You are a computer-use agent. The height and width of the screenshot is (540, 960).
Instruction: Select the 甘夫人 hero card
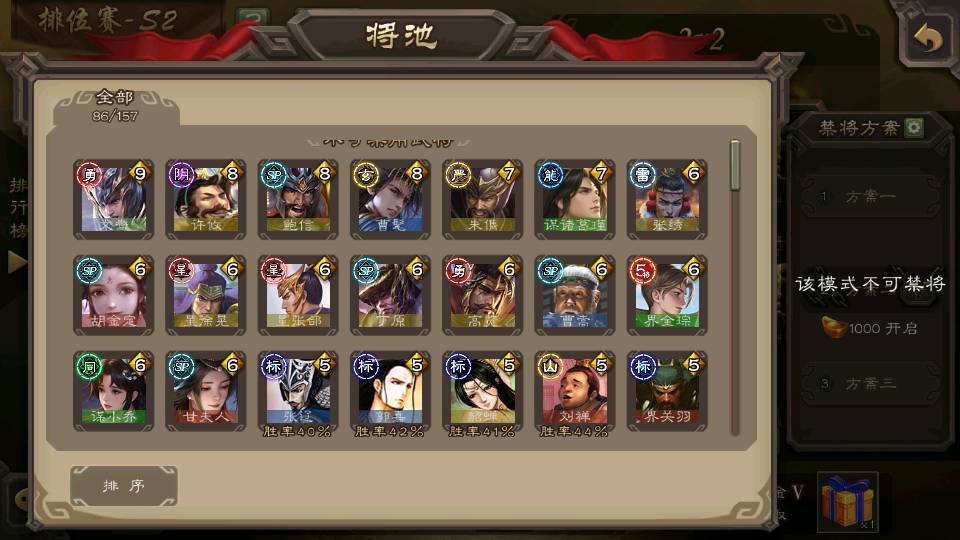(x=206, y=390)
